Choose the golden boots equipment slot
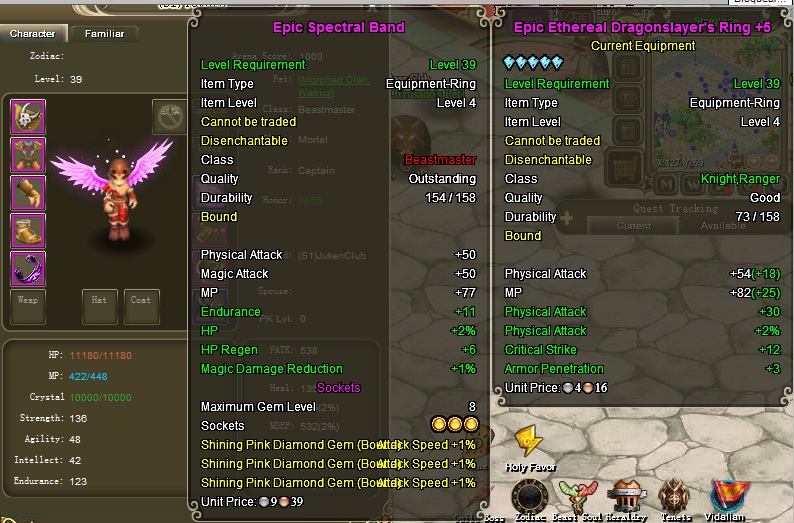This screenshot has height=523, width=794. [x=28, y=231]
